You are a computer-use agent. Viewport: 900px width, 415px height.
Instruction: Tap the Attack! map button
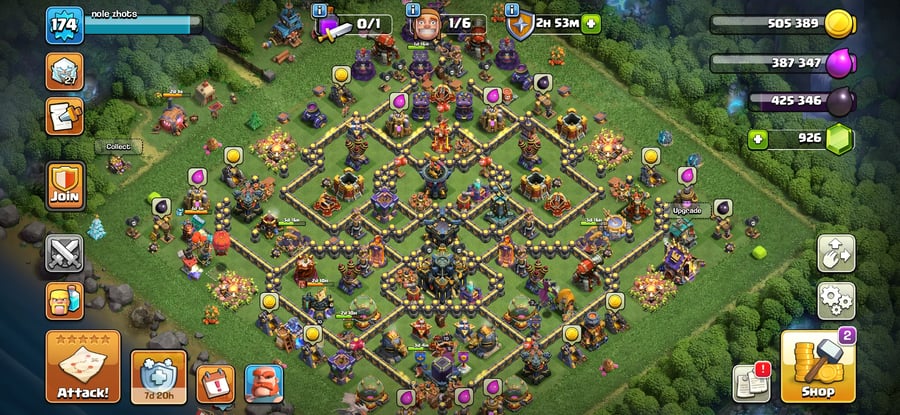83,368
